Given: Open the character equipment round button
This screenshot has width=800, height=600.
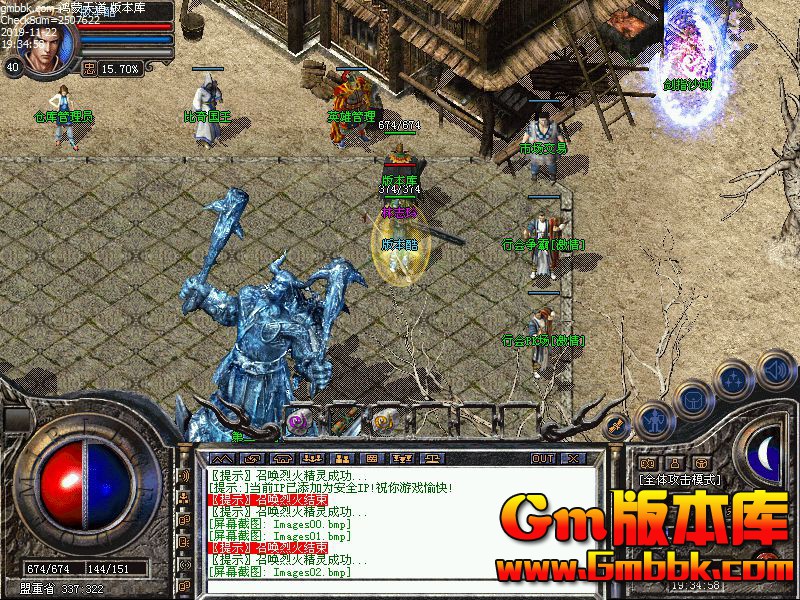Looking at the screenshot, I should [654, 421].
